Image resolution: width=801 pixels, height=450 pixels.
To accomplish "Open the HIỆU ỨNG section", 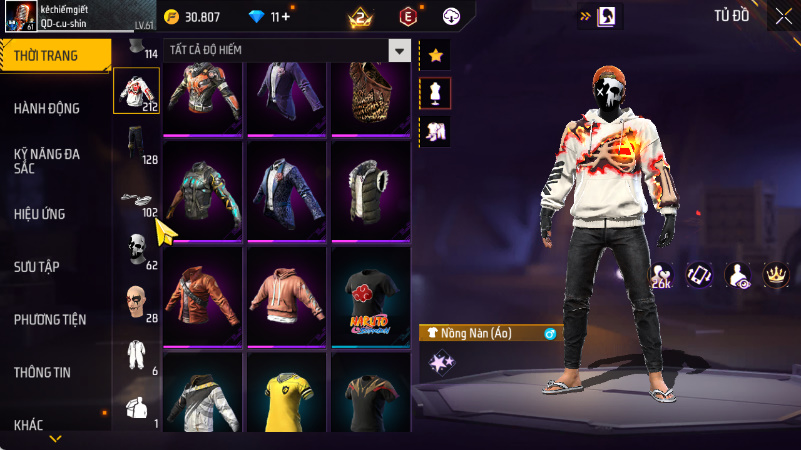I will tap(40, 214).
